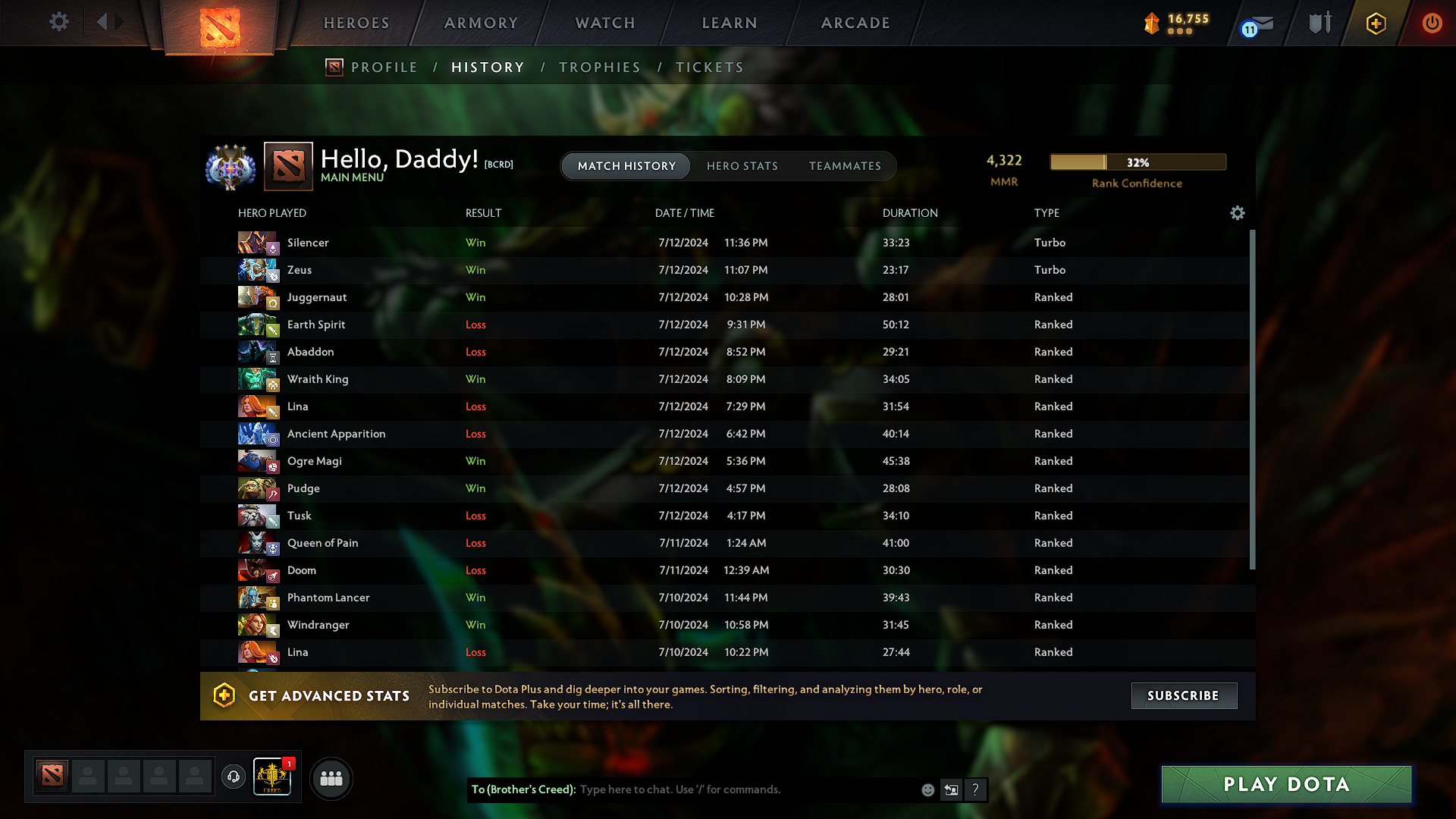The image size is (1456, 819).
Task: Open the emoji picker in chat
Action: 927,789
